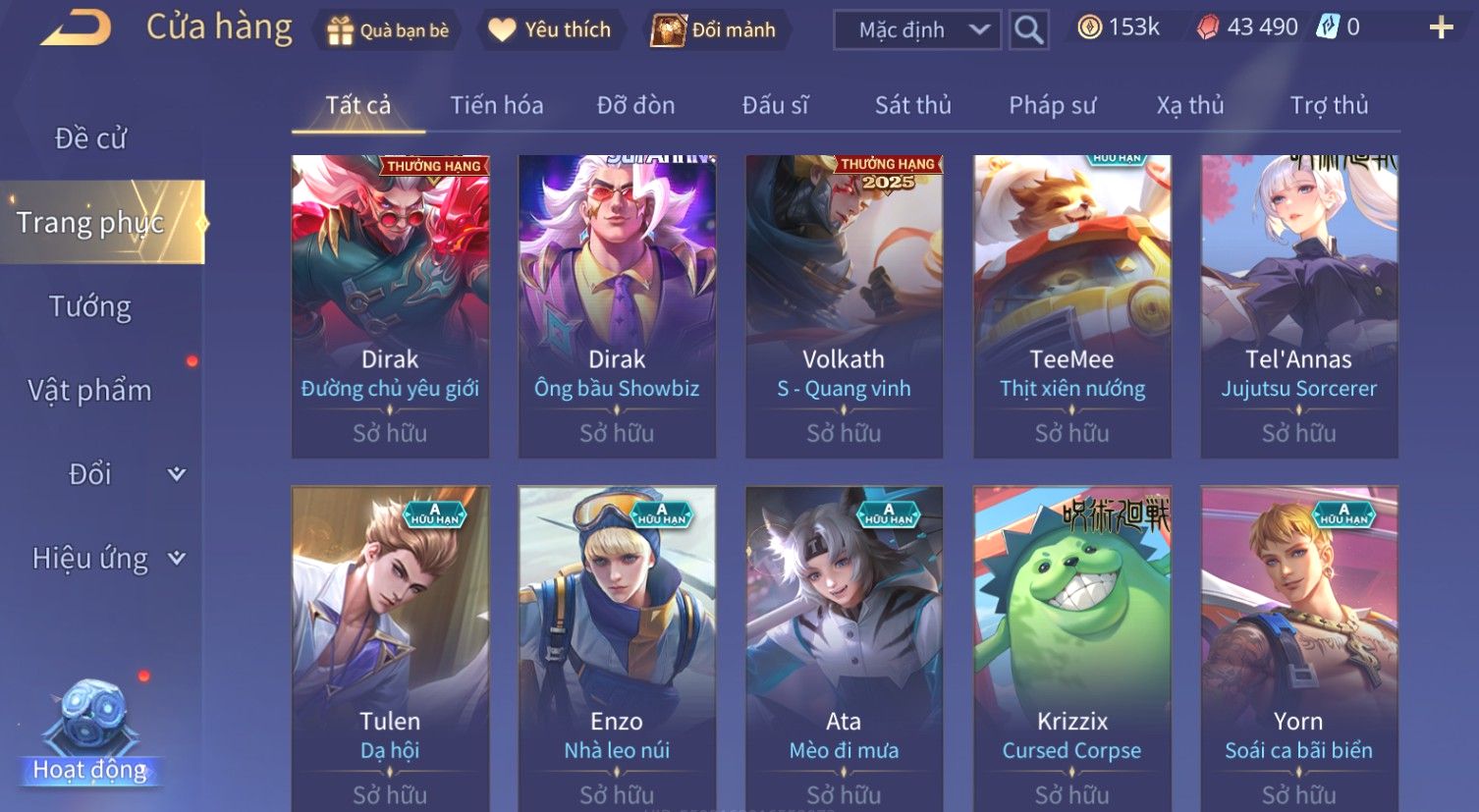The width and height of the screenshot is (1479, 812).
Task: Expand the Hiệu ứng menu
Action: (x=108, y=559)
